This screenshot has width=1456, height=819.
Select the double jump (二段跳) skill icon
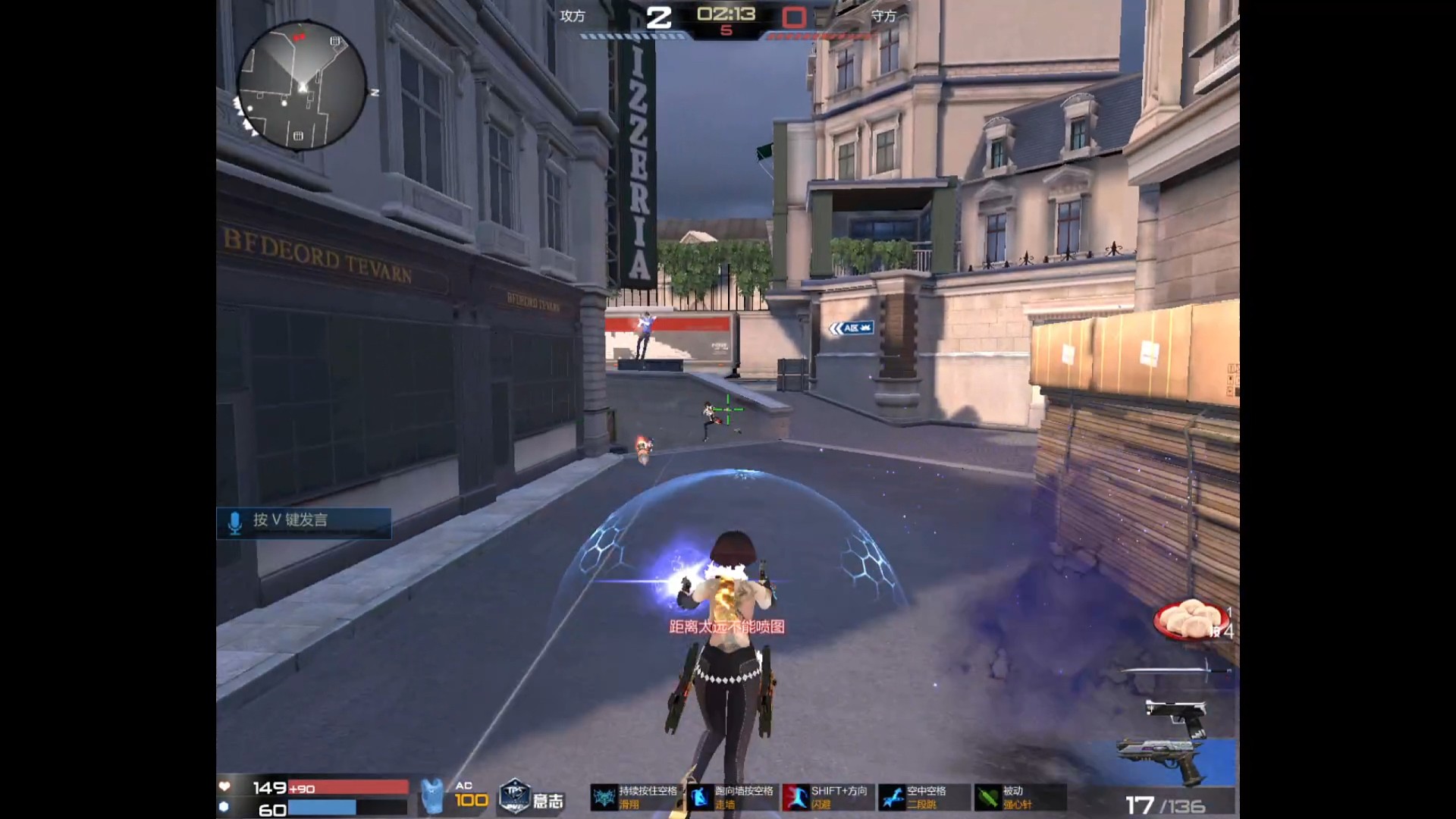[x=892, y=798]
